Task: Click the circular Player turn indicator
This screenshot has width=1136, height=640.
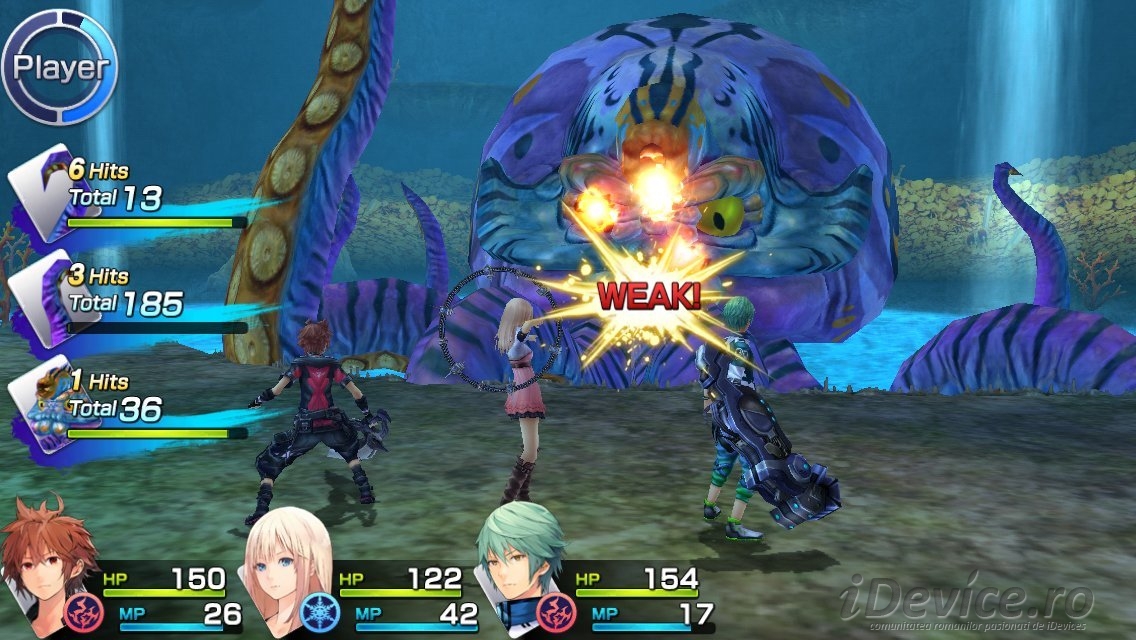Action: coord(60,67)
